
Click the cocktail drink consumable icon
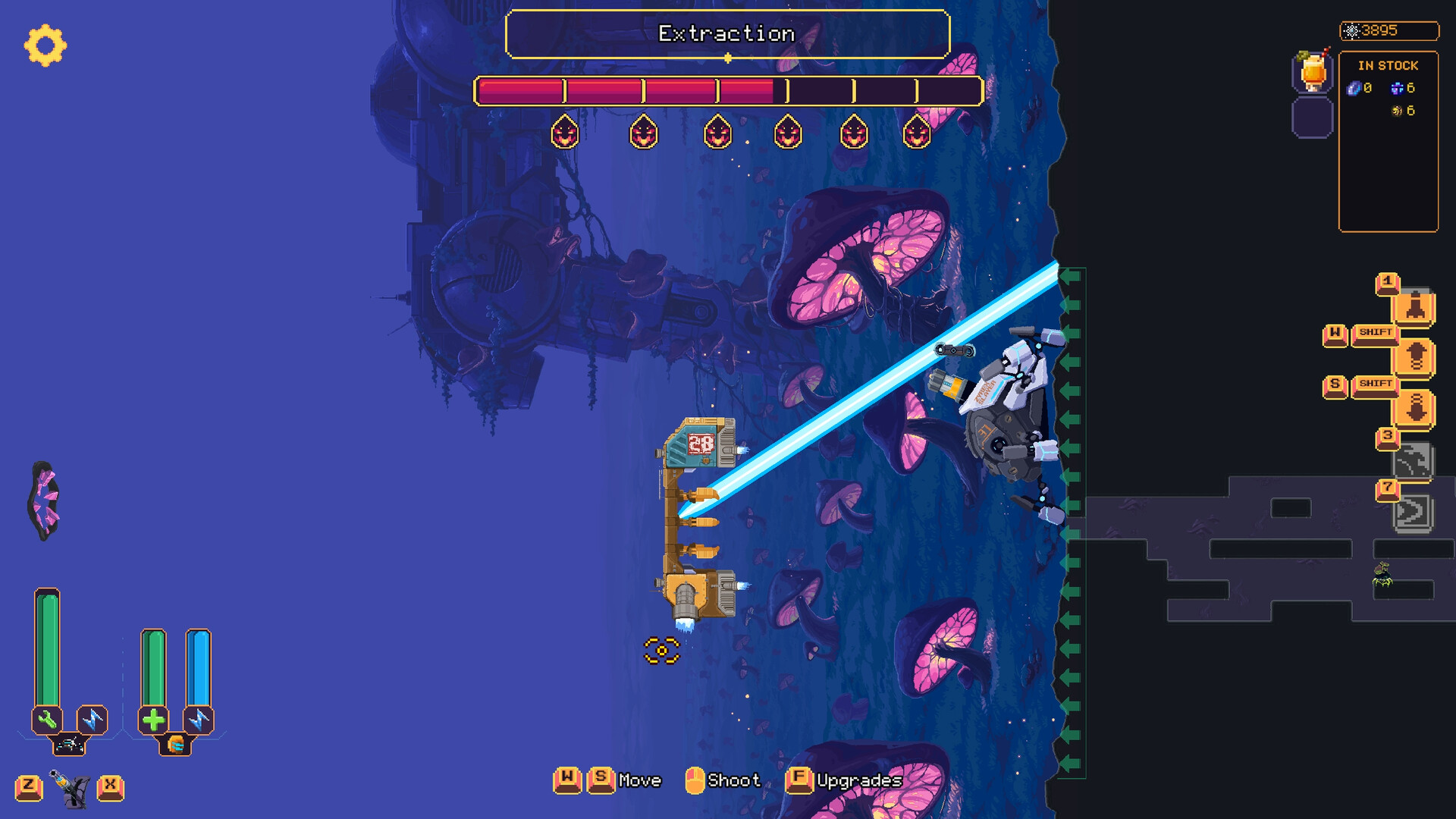coord(1312,73)
